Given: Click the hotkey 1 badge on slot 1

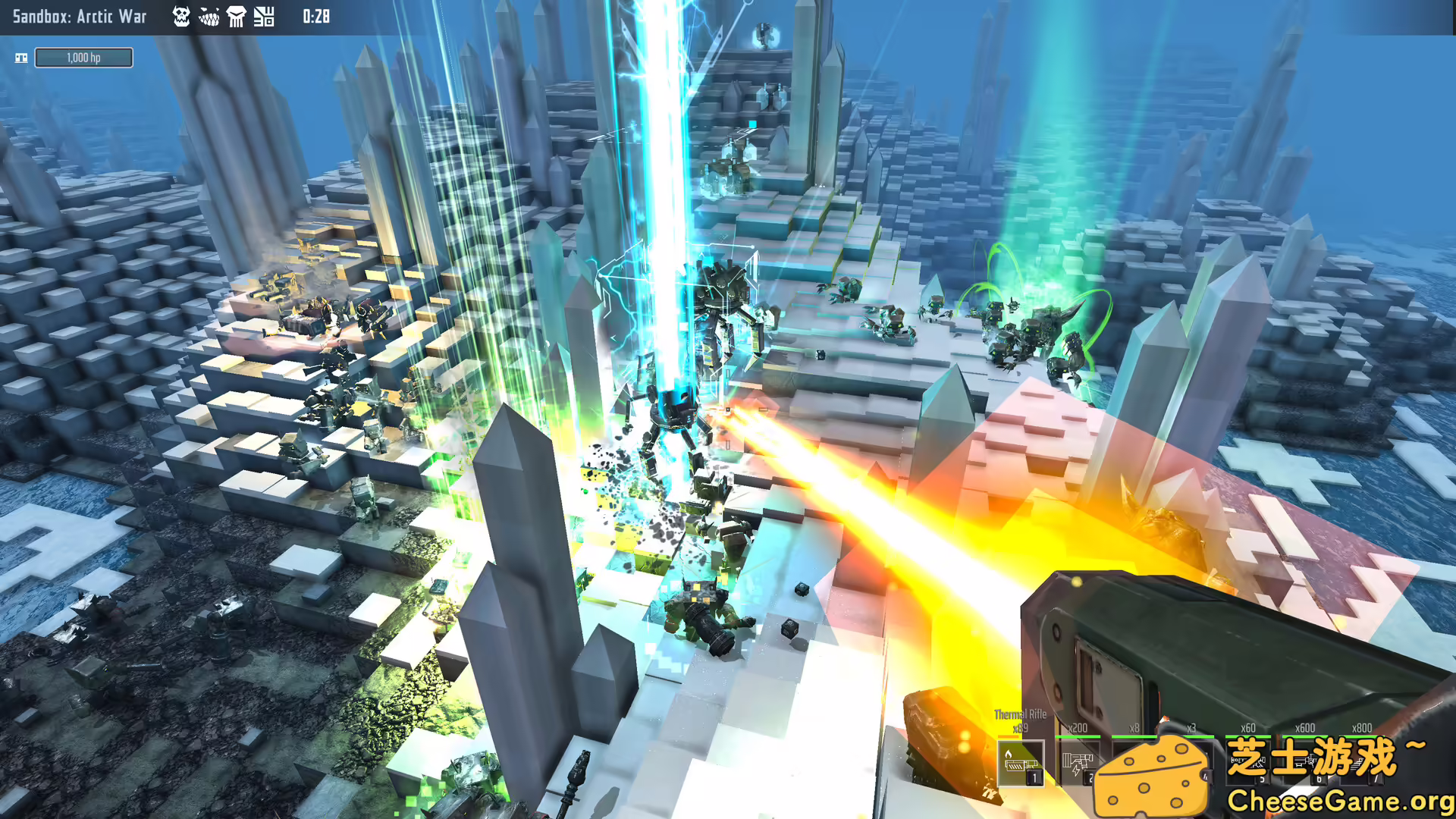Looking at the screenshot, I should pos(1034,777).
